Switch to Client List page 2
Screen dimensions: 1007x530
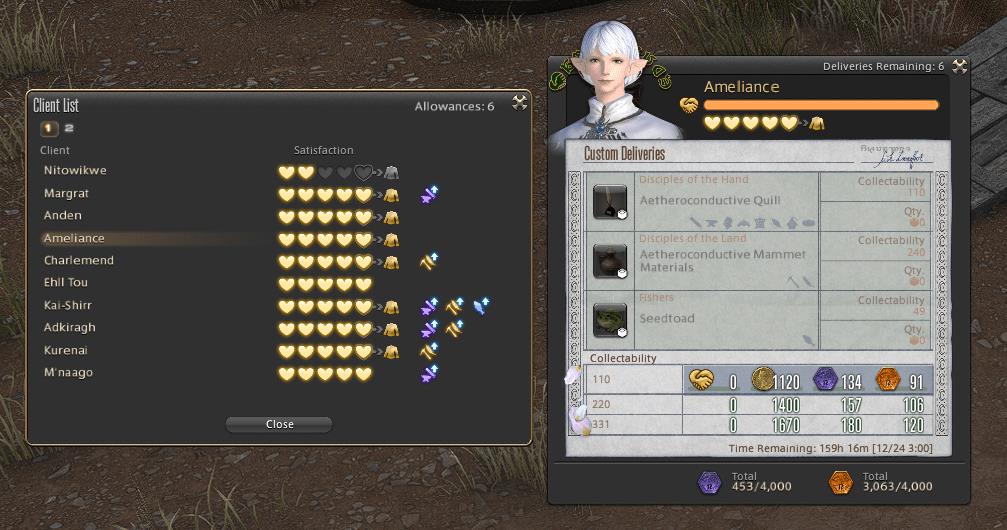70,128
